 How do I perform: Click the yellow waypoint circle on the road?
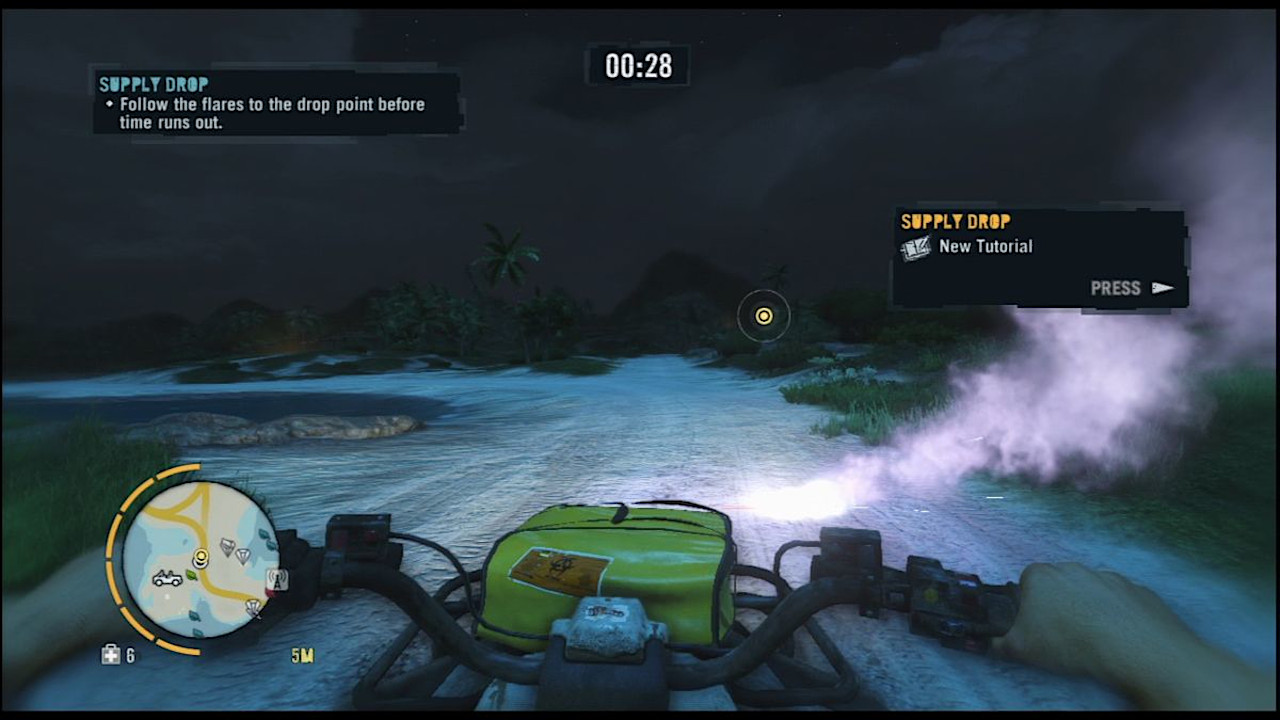click(x=763, y=316)
